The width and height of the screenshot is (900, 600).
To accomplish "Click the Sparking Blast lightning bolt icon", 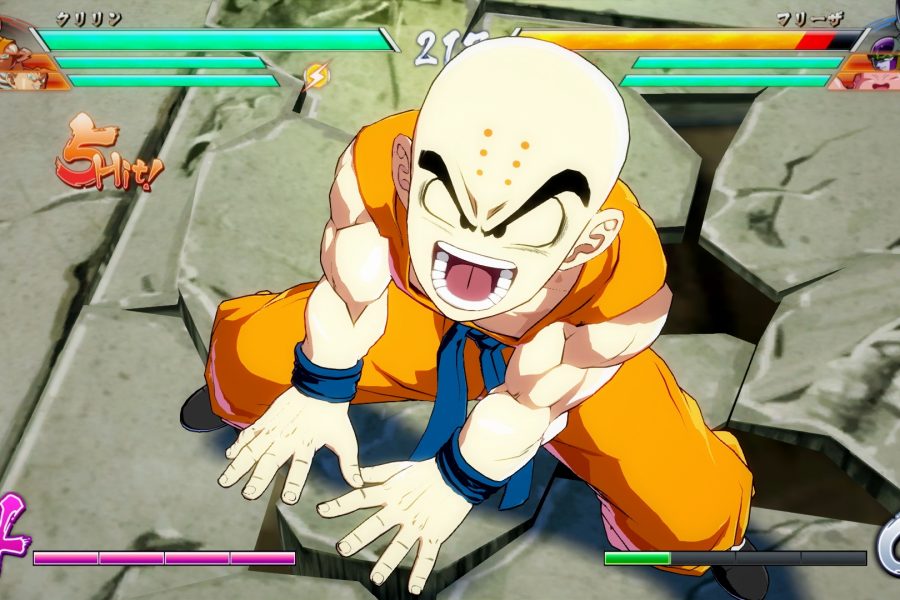I will click(x=316, y=76).
